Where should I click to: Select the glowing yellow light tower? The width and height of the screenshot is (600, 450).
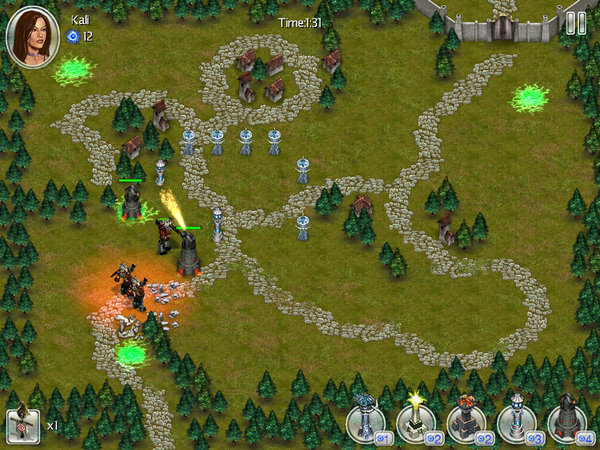(415, 421)
